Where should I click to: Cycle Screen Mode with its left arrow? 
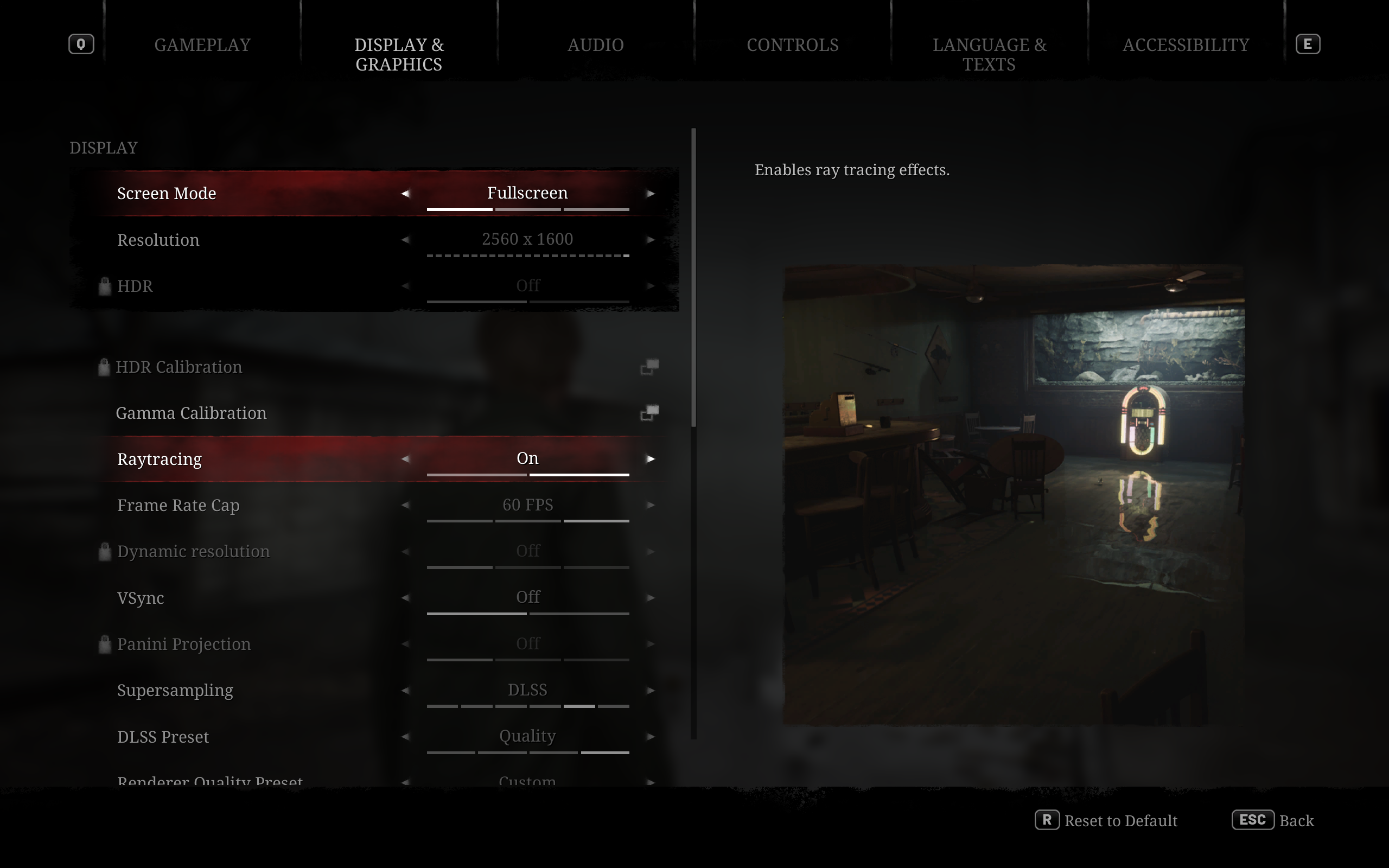coord(405,194)
